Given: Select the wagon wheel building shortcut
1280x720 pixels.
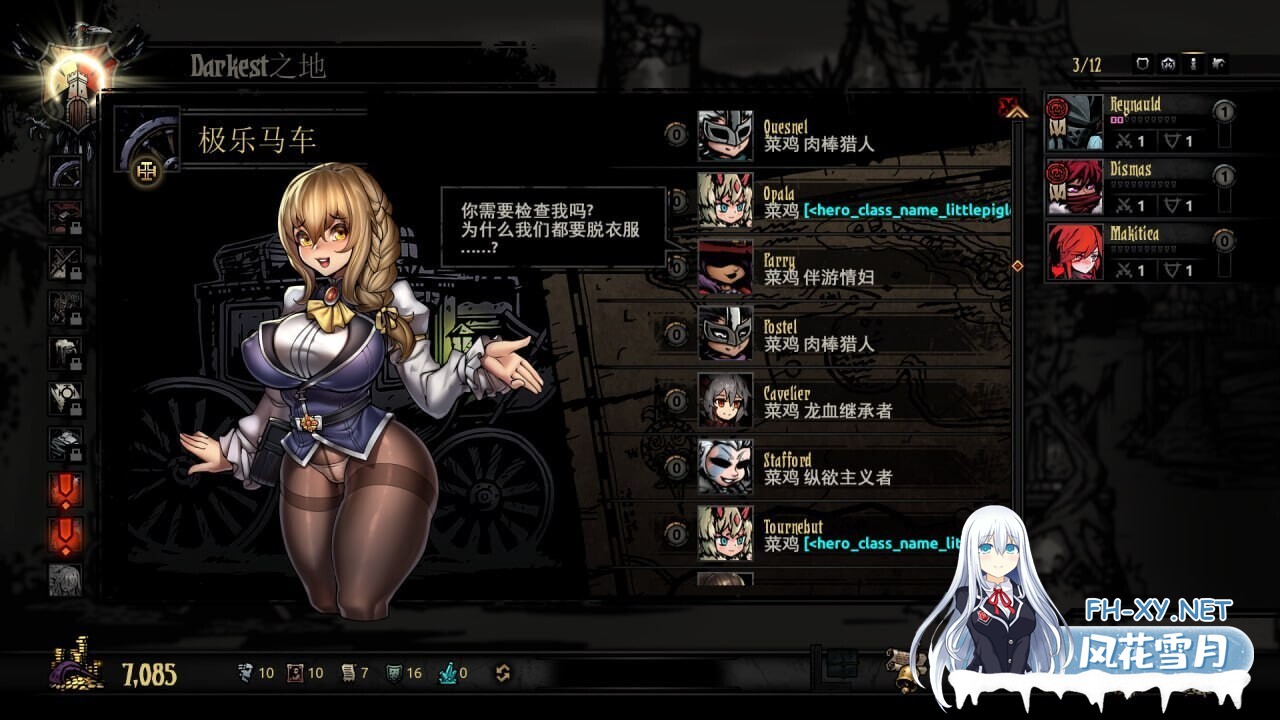Looking at the screenshot, I should click(x=66, y=172).
